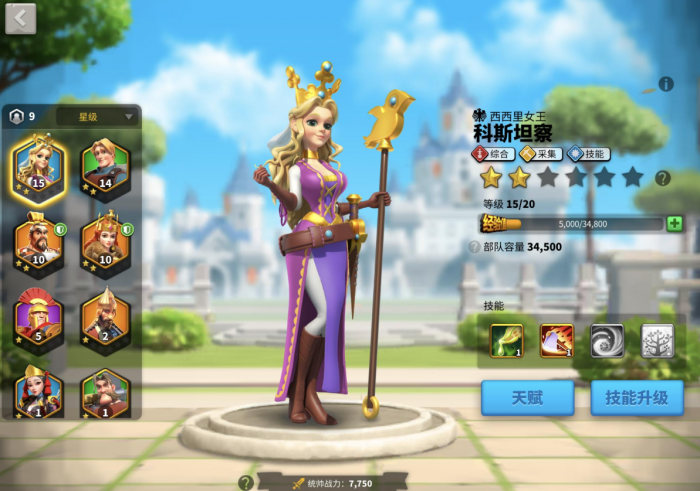
Task: View the green first skill icon
Action: (507, 341)
